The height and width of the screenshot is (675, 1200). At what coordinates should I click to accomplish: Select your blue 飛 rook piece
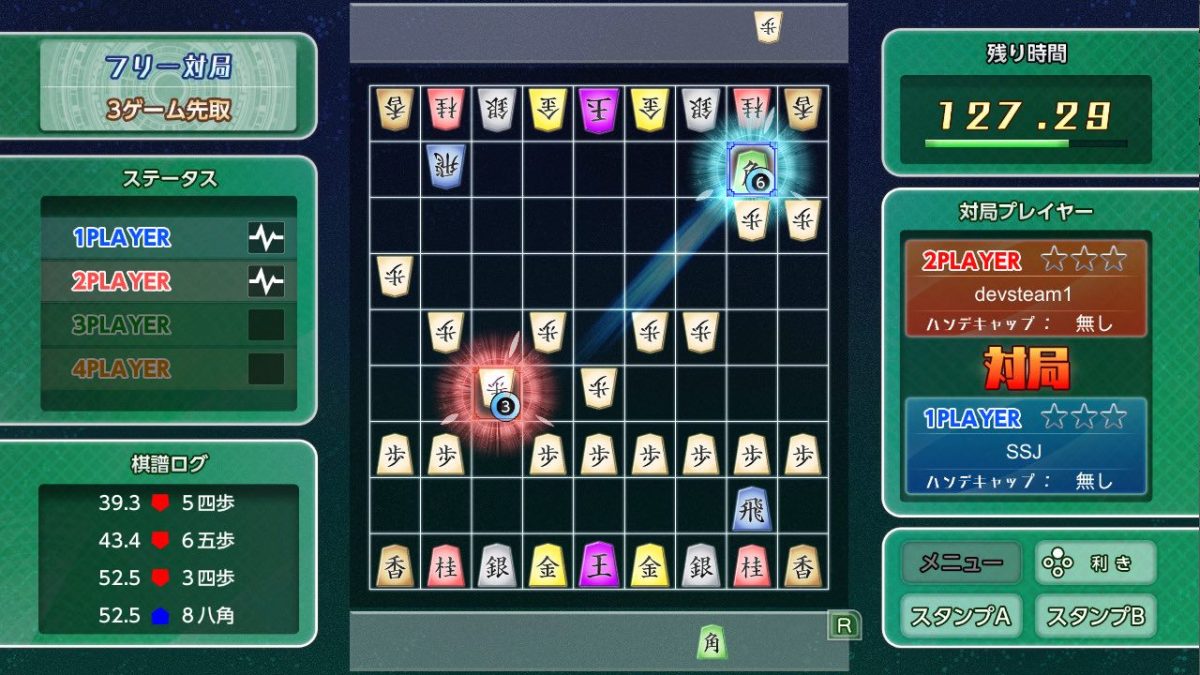(x=751, y=509)
